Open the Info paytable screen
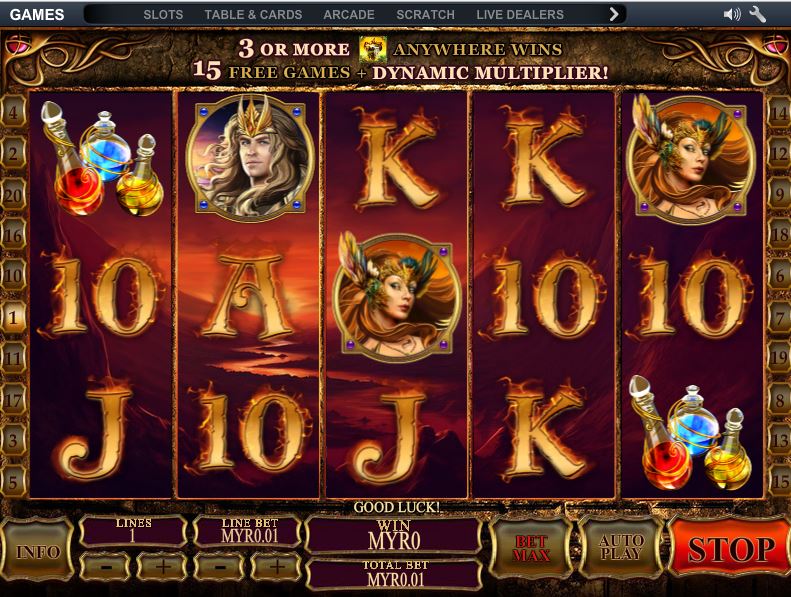791x597 pixels. click(38, 551)
